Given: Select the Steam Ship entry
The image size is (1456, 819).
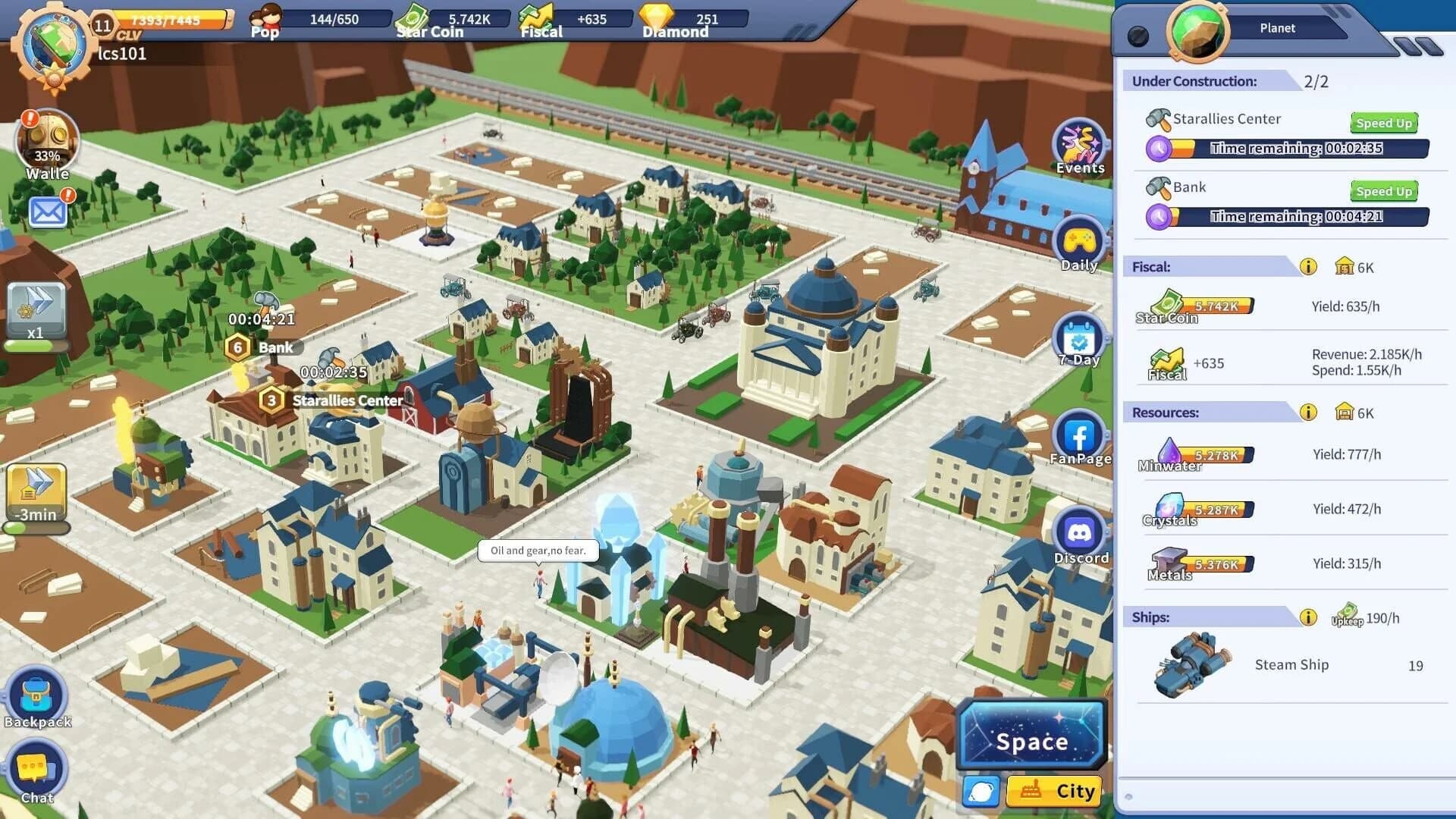Looking at the screenshot, I should tap(1291, 665).
